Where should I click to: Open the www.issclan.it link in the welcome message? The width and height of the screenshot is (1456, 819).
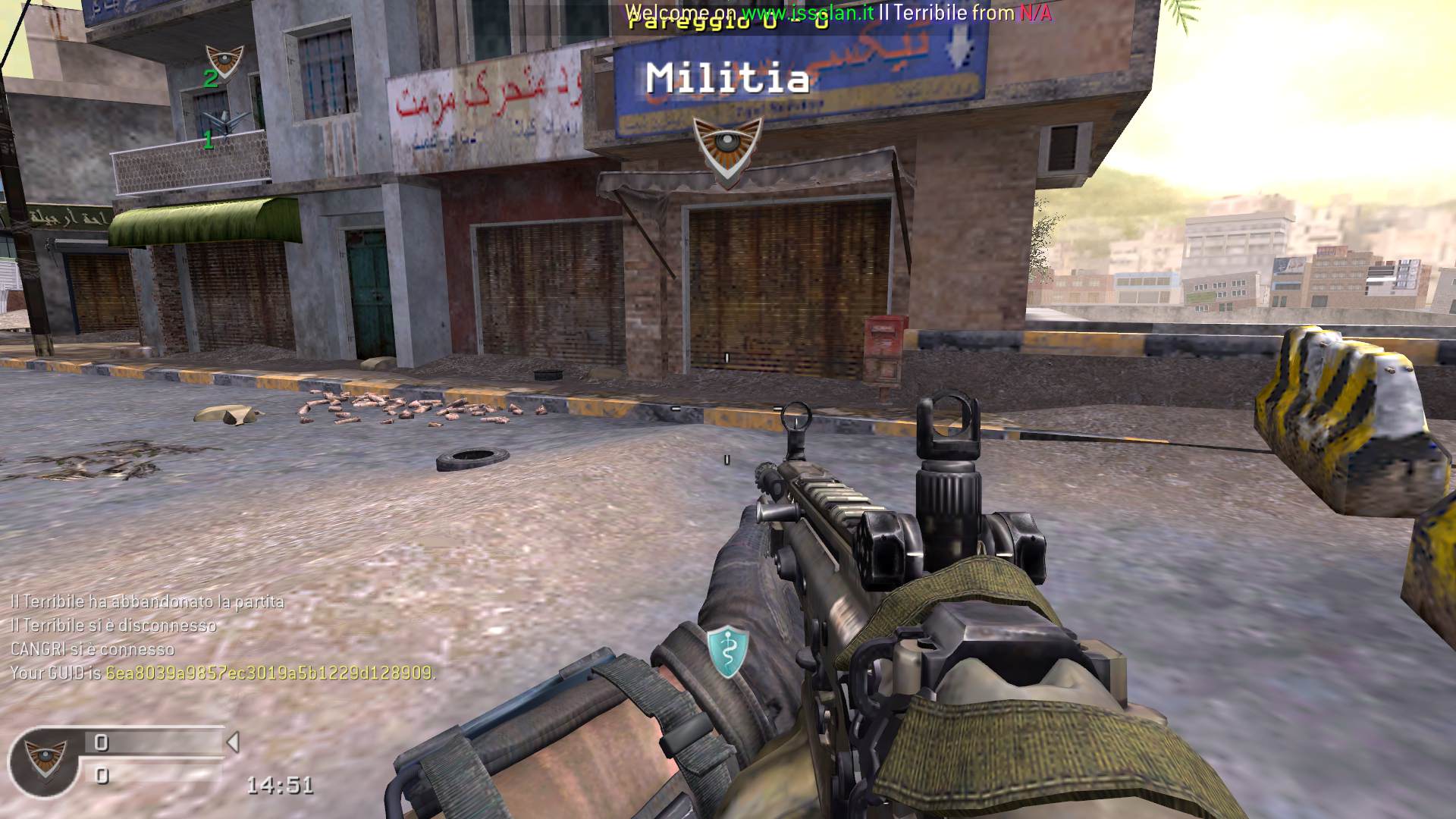click(808, 12)
